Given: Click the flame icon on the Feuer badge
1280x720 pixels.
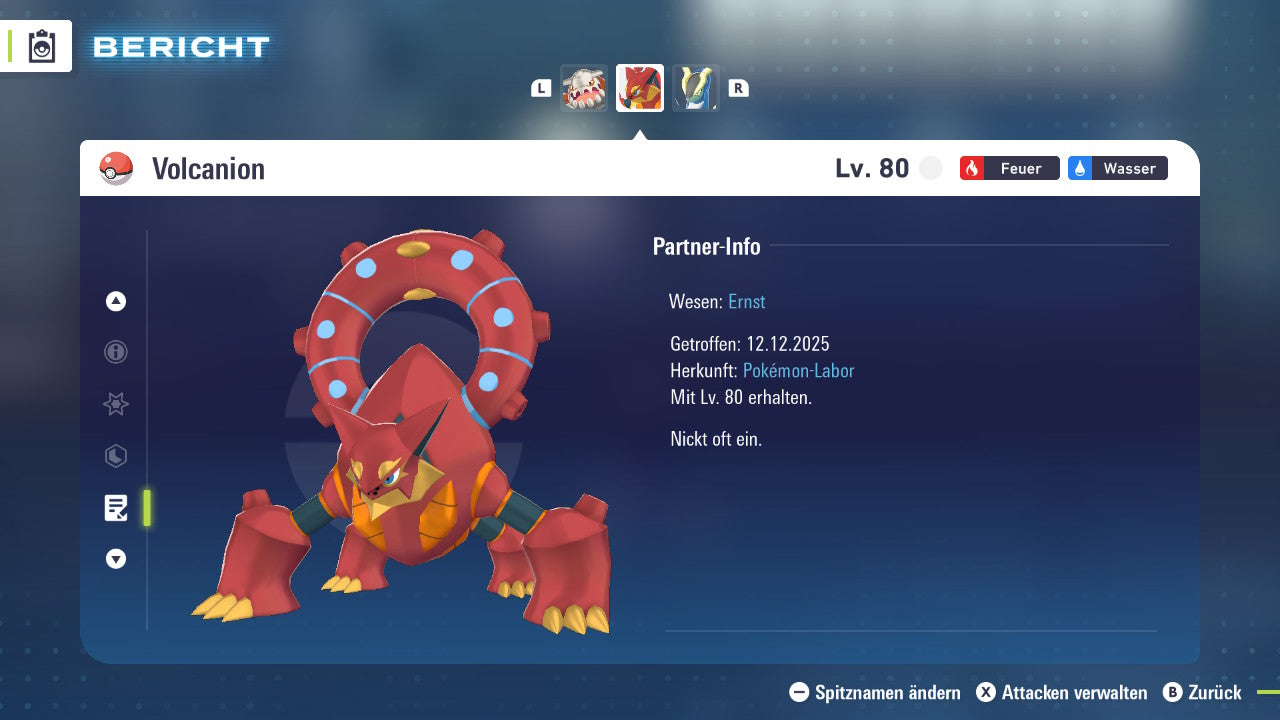Looking at the screenshot, I should click(x=973, y=168).
